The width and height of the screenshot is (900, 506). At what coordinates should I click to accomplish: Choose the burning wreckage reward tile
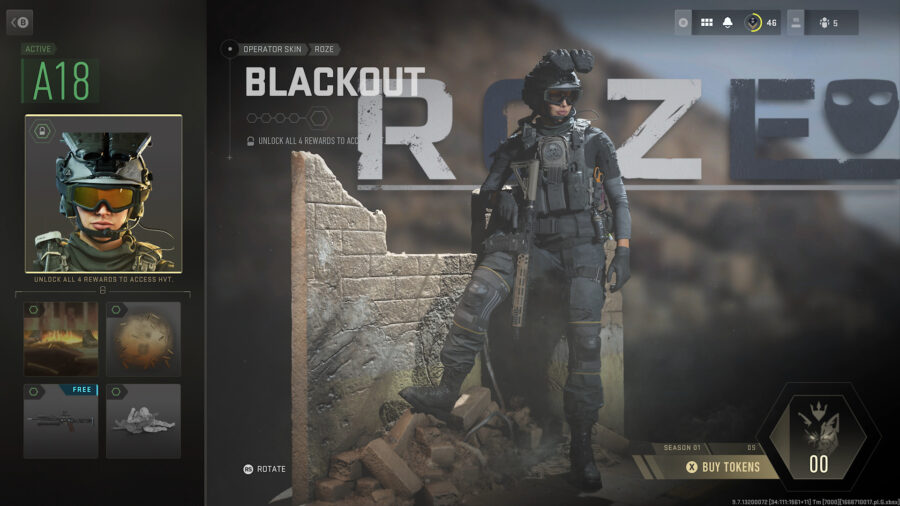(x=61, y=339)
